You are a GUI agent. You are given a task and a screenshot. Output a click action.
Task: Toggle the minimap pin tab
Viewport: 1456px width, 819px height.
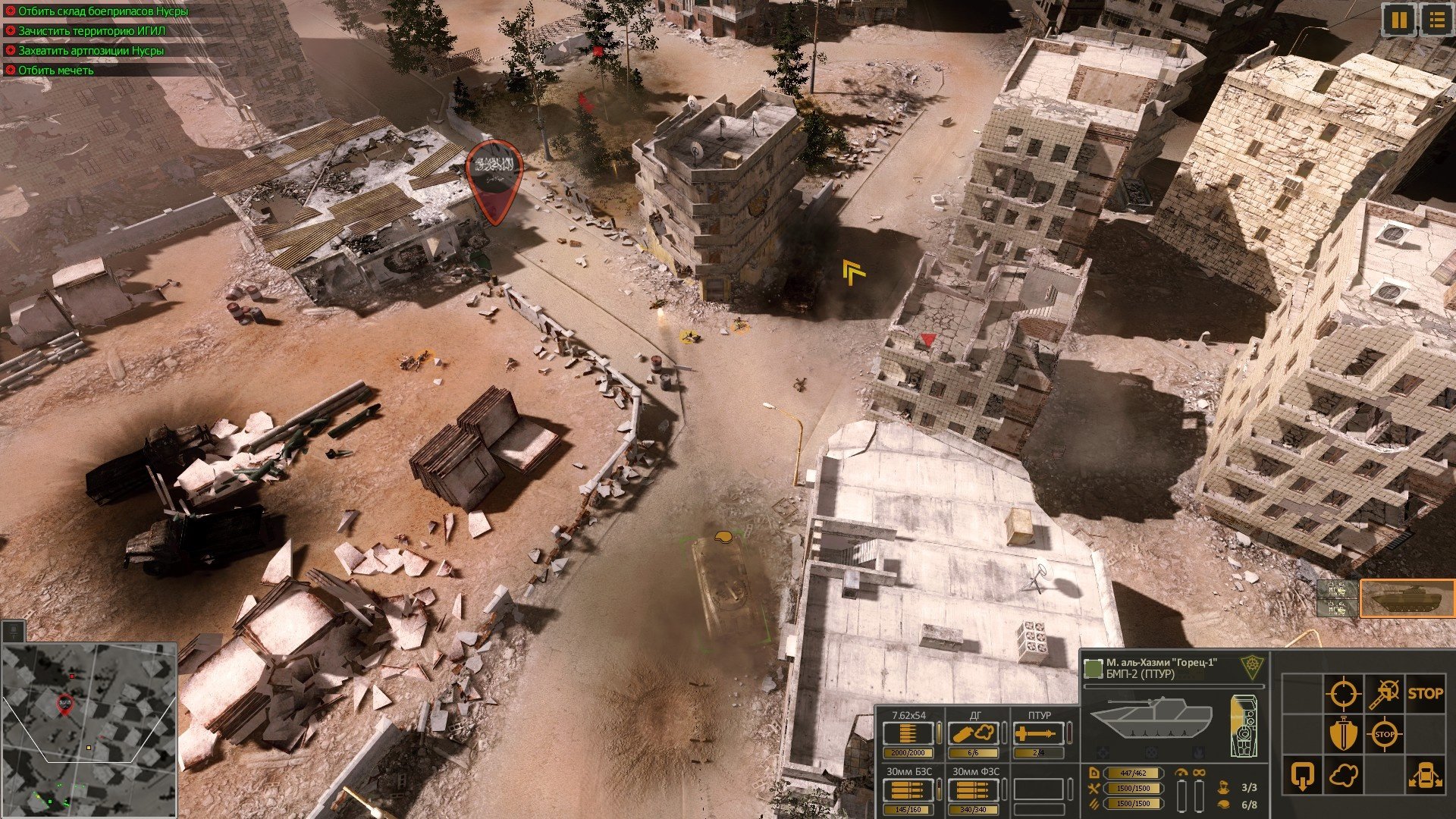click(x=13, y=631)
